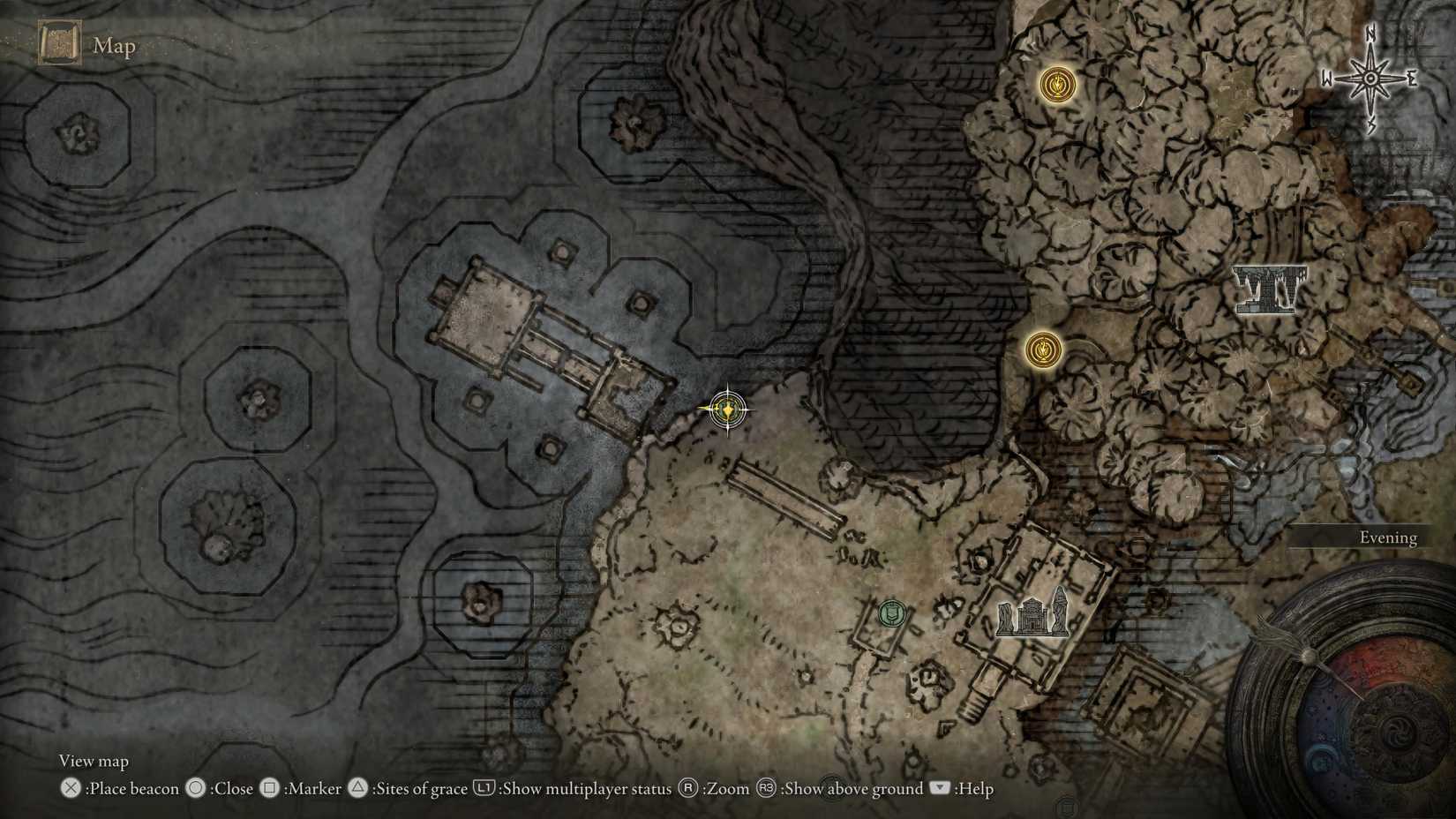Image resolution: width=1456 pixels, height=819 pixels.
Task: Click the Evening time-of-day dial
Action: coord(1388,537)
